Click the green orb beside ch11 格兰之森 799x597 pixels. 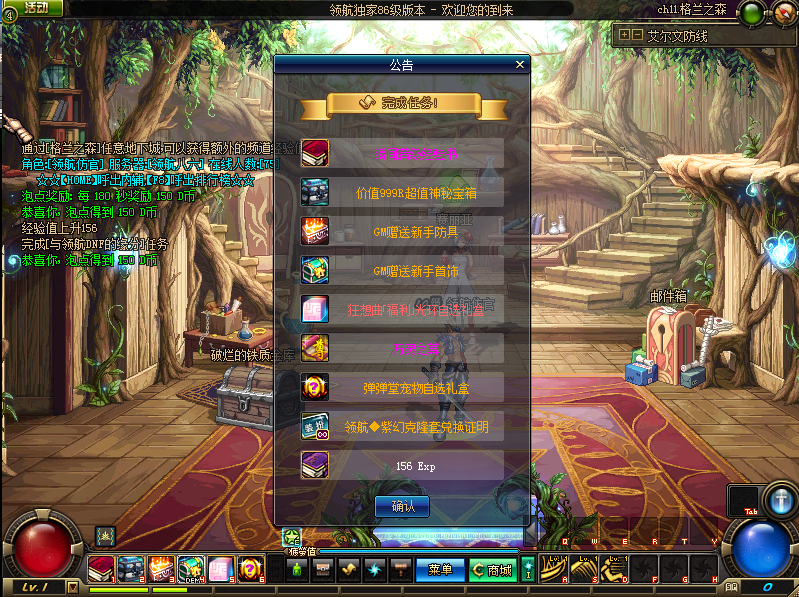click(751, 13)
